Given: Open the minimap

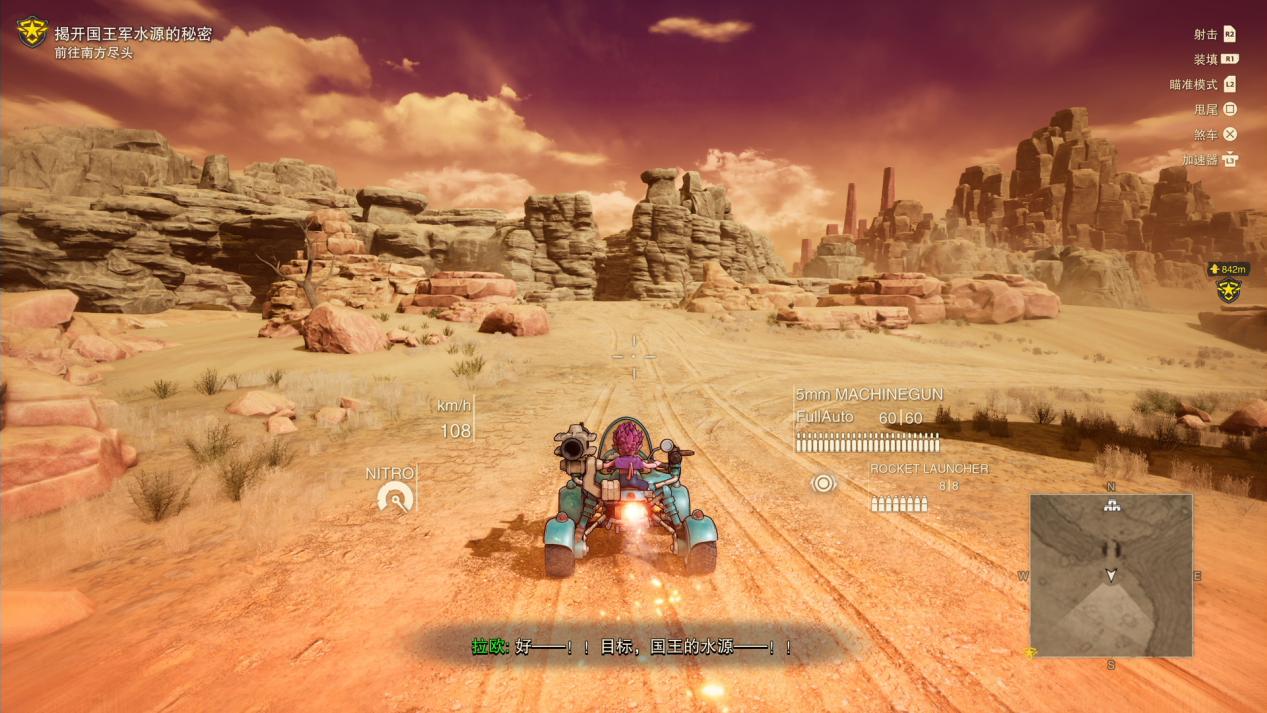Looking at the screenshot, I should (x=1111, y=575).
